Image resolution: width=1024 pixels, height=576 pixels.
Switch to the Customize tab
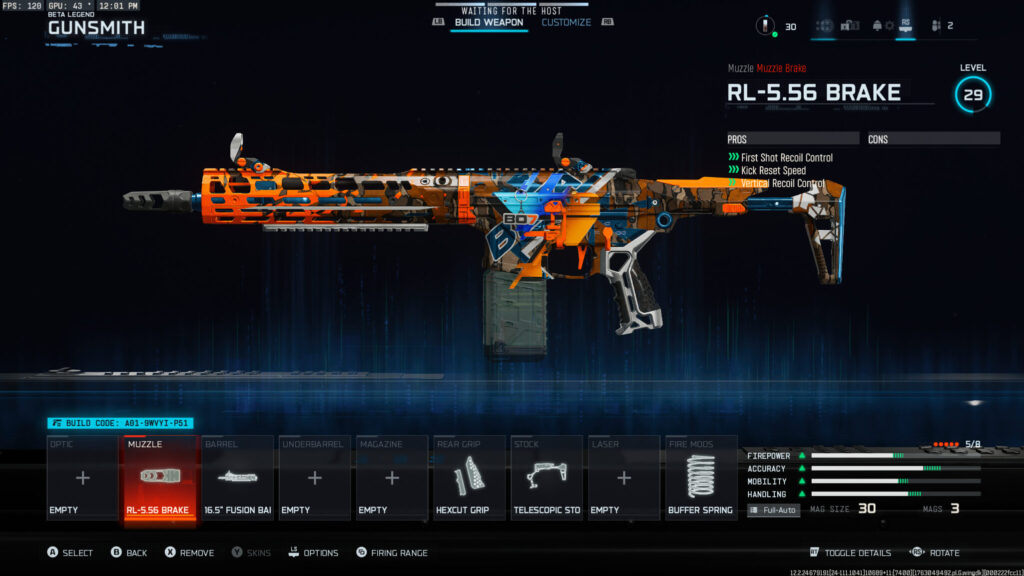coord(566,22)
